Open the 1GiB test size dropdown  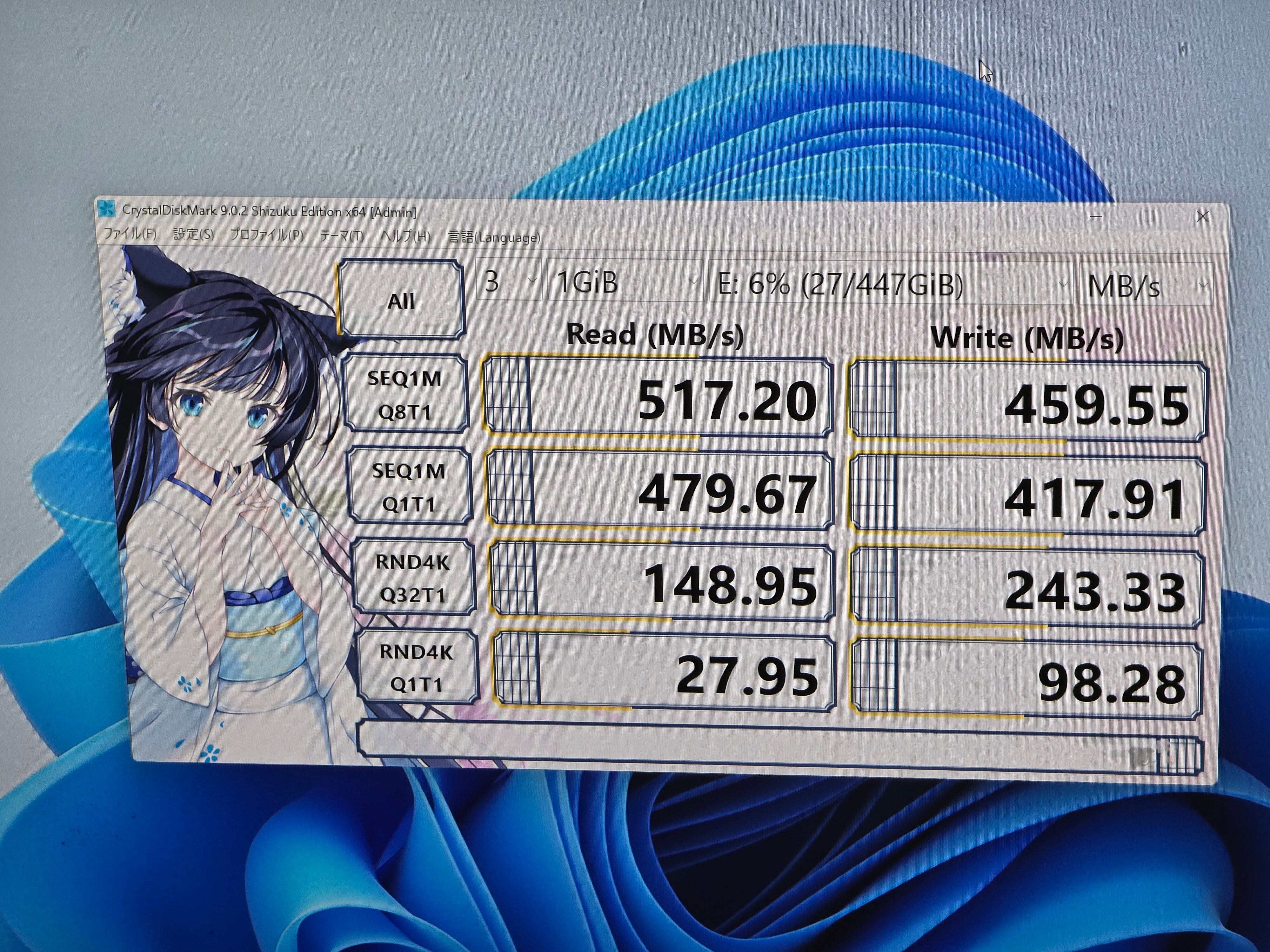[x=625, y=282]
